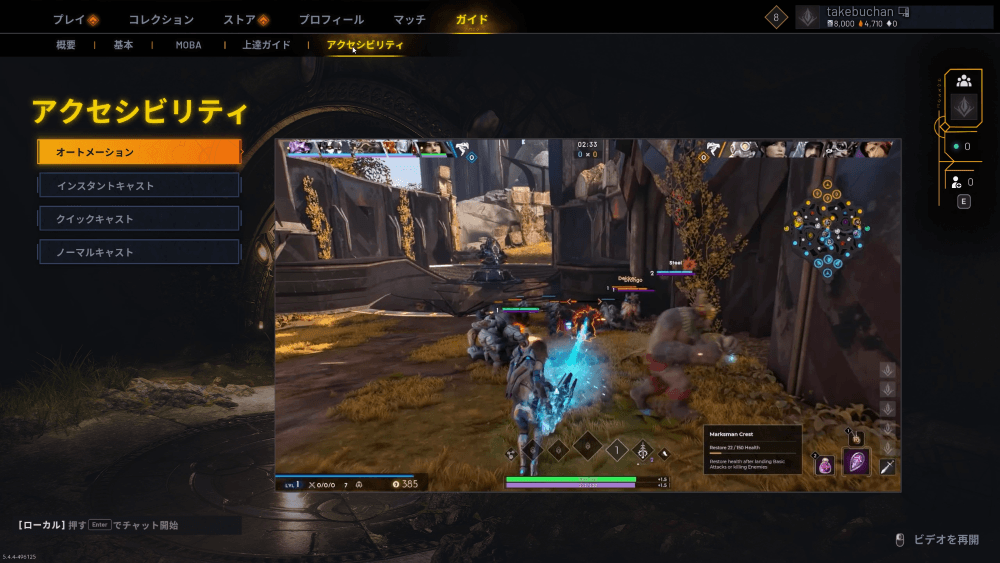The width and height of the screenshot is (1000, 563).
Task: Open the ストア tab
Action: coord(245,19)
